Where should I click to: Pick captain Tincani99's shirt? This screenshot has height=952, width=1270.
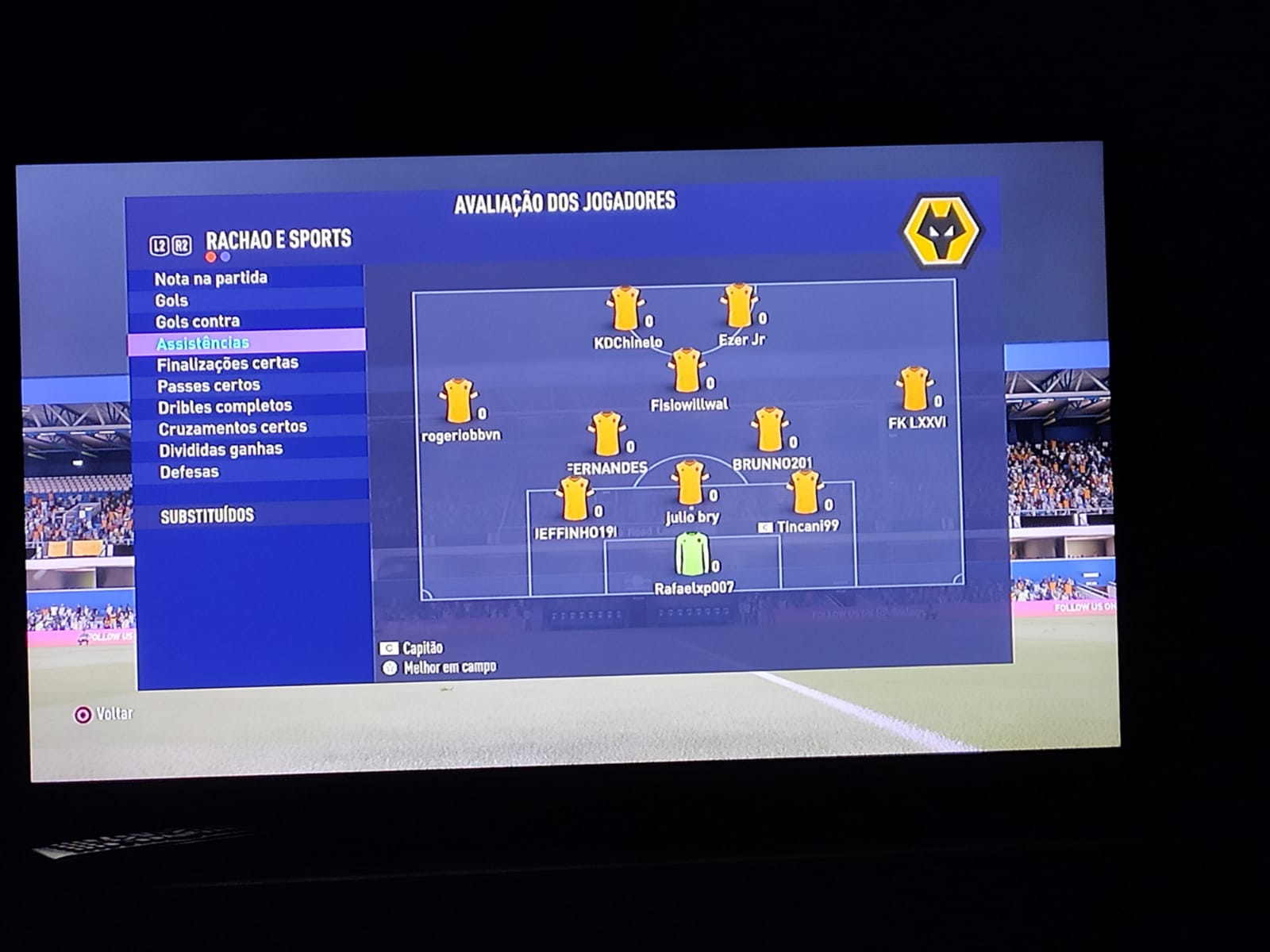805,493
